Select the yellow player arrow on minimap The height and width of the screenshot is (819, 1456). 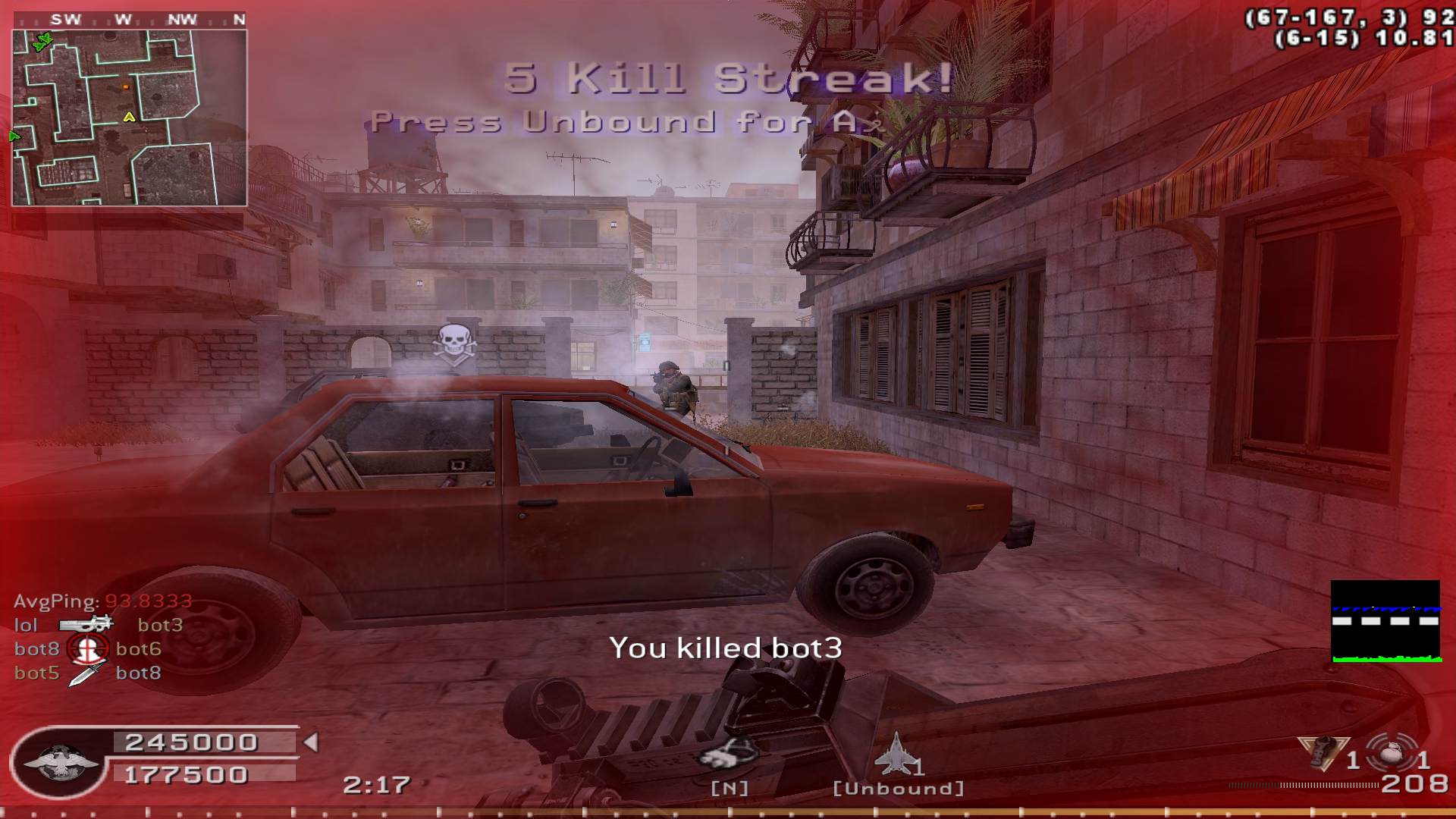129,117
